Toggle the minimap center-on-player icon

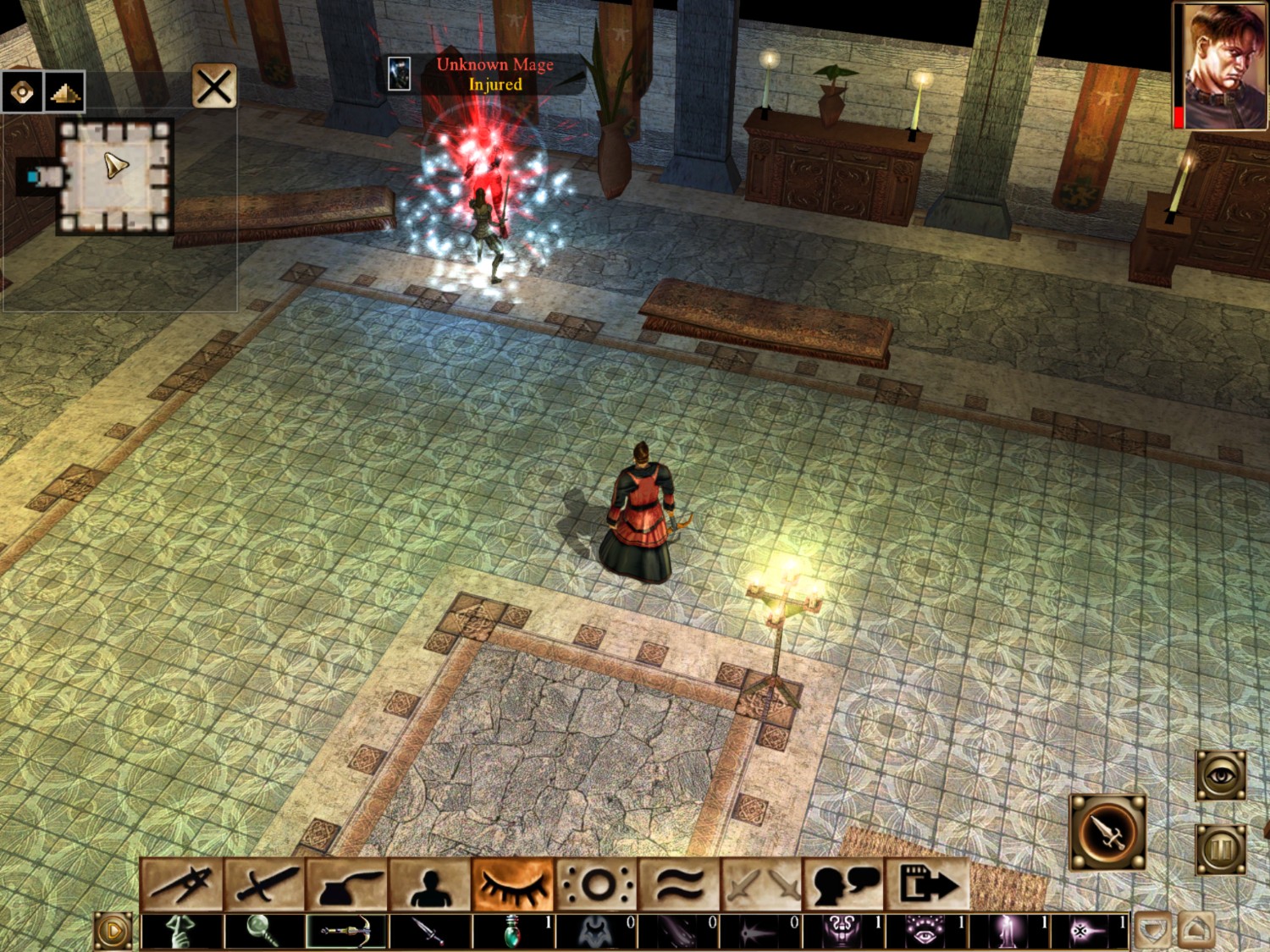tap(22, 91)
